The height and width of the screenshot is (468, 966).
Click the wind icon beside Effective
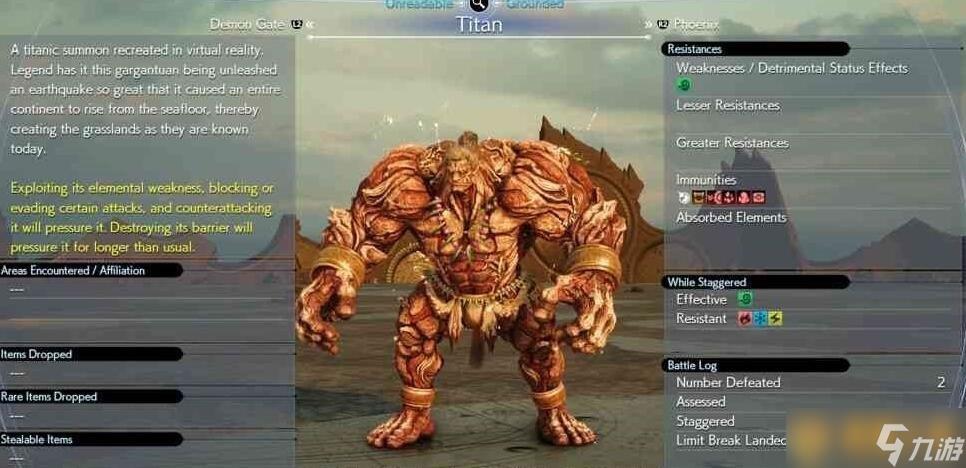click(x=744, y=299)
